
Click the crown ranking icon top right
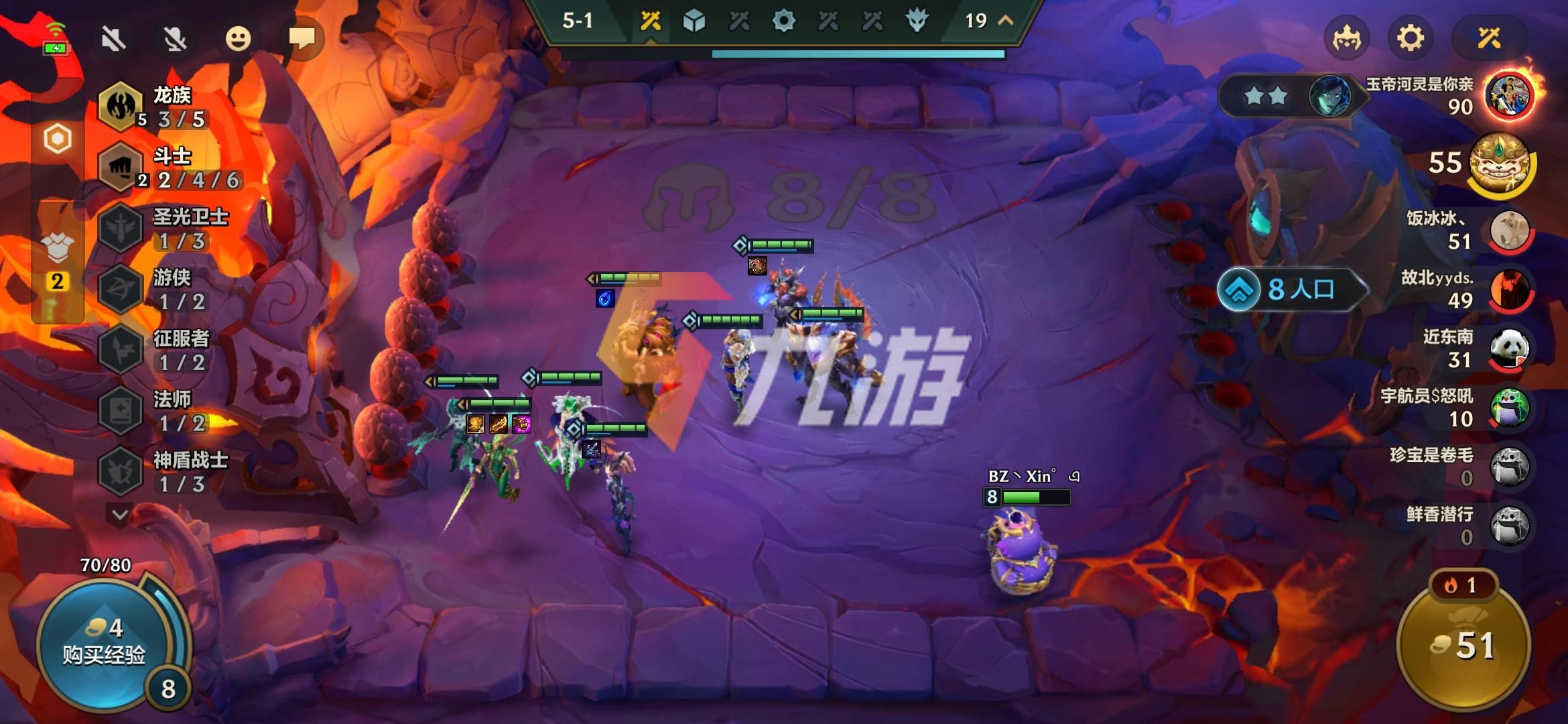(1347, 38)
